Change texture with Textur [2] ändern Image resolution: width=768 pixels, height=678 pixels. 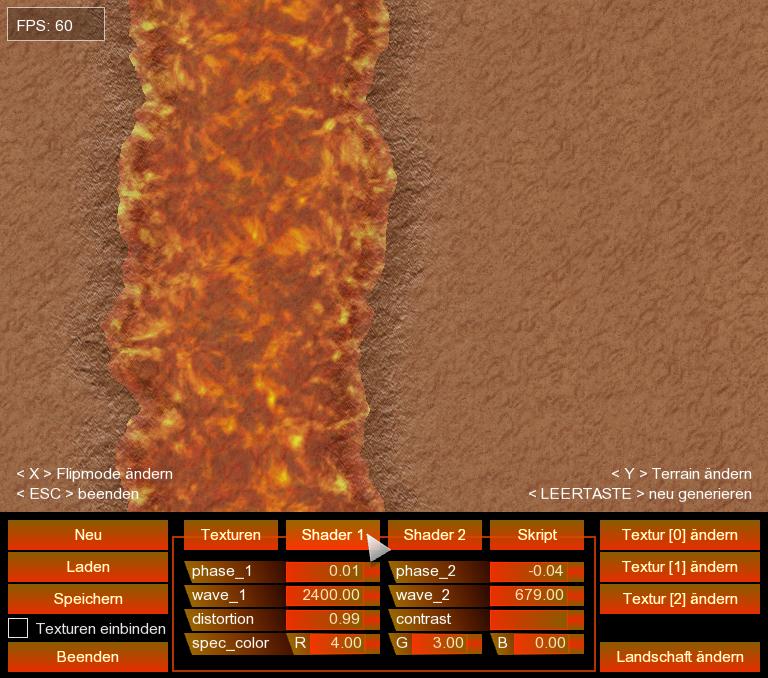(680, 599)
